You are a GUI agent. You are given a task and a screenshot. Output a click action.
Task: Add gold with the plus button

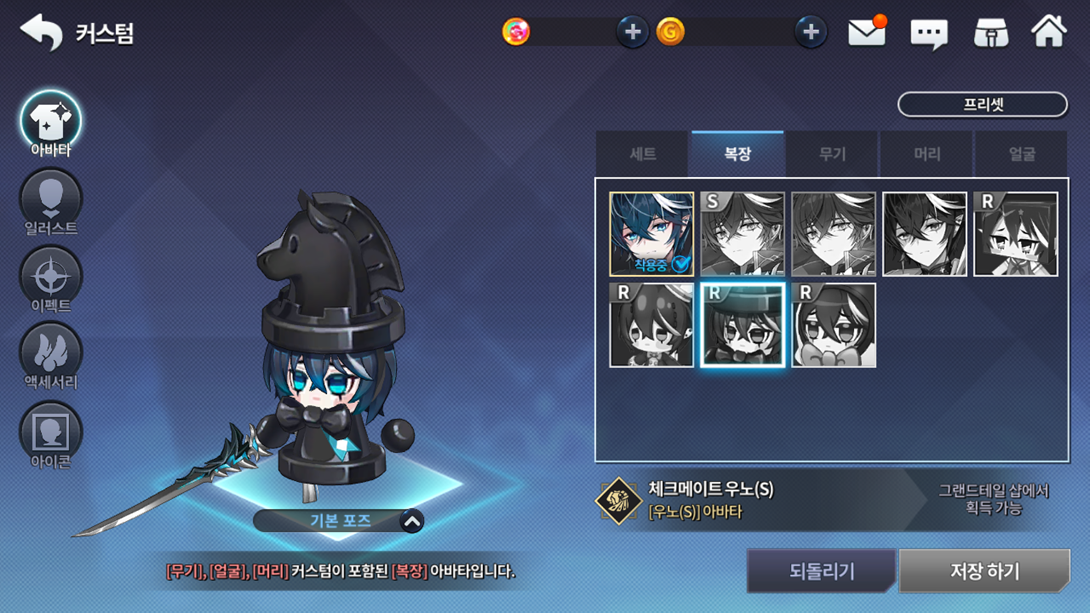coord(810,32)
